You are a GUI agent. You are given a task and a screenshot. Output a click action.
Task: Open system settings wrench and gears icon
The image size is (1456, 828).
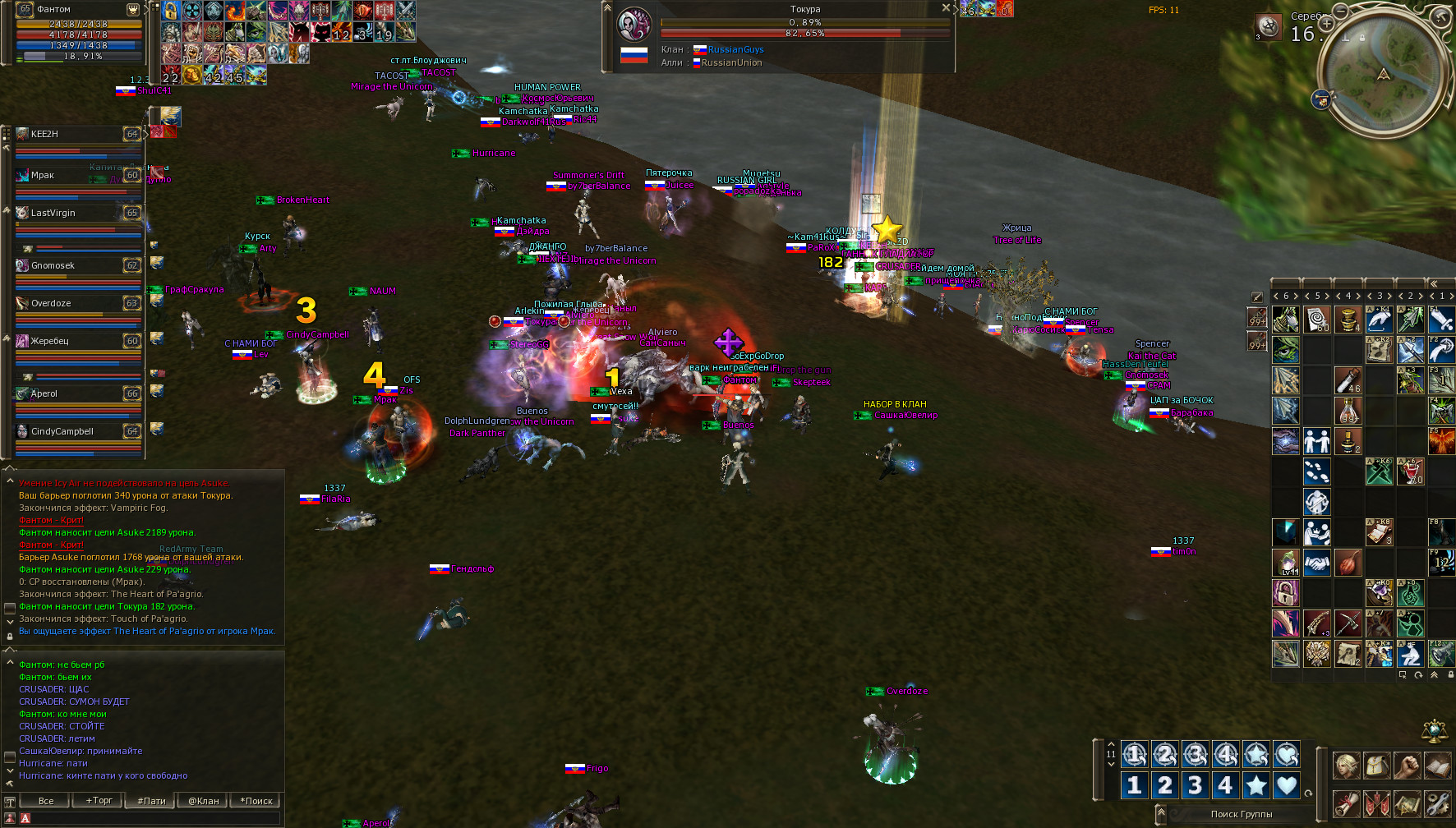pyautogui.click(x=1437, y=803)
